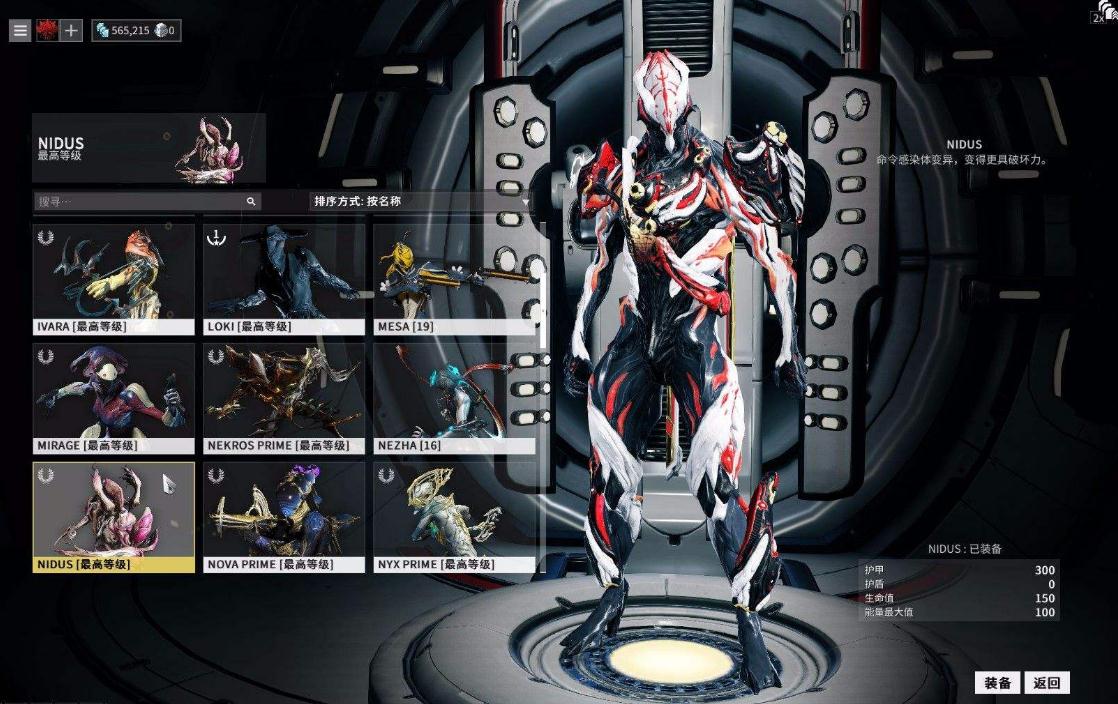The image size is (1118, 704).
Task: Pick the Mirage warframe tile
Action: coord(113,397)
